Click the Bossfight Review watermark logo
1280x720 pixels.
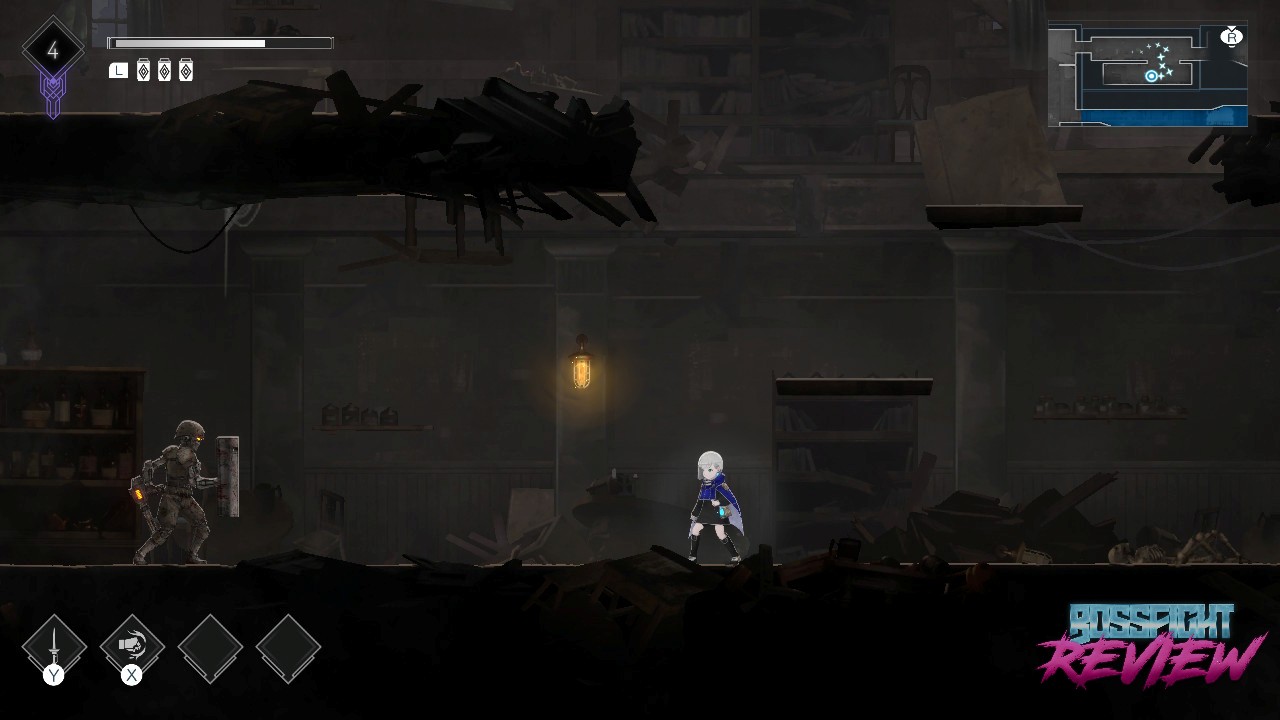[1150, 644]
